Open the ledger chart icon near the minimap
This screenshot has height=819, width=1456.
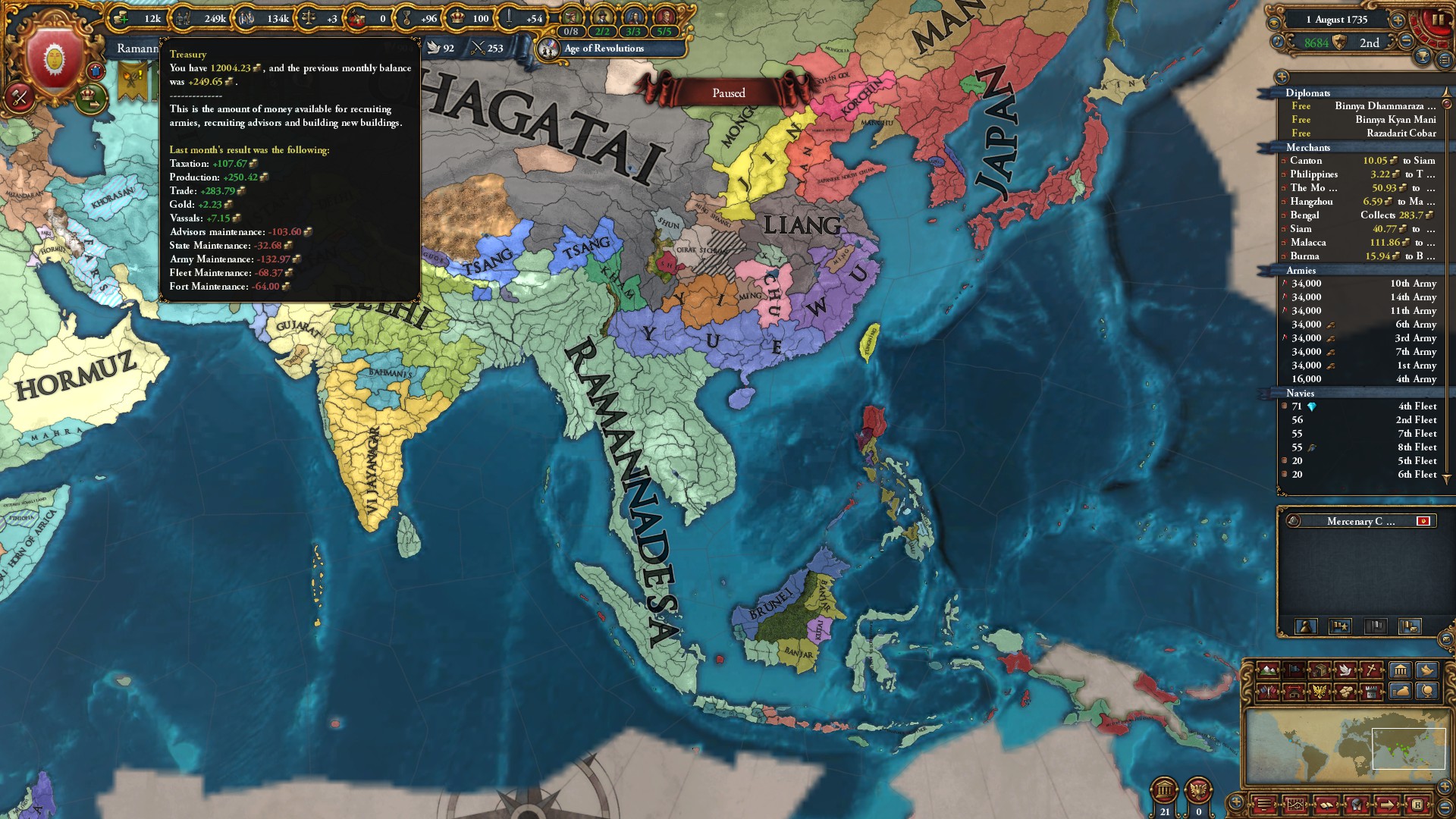click(x=1295, y=805)
